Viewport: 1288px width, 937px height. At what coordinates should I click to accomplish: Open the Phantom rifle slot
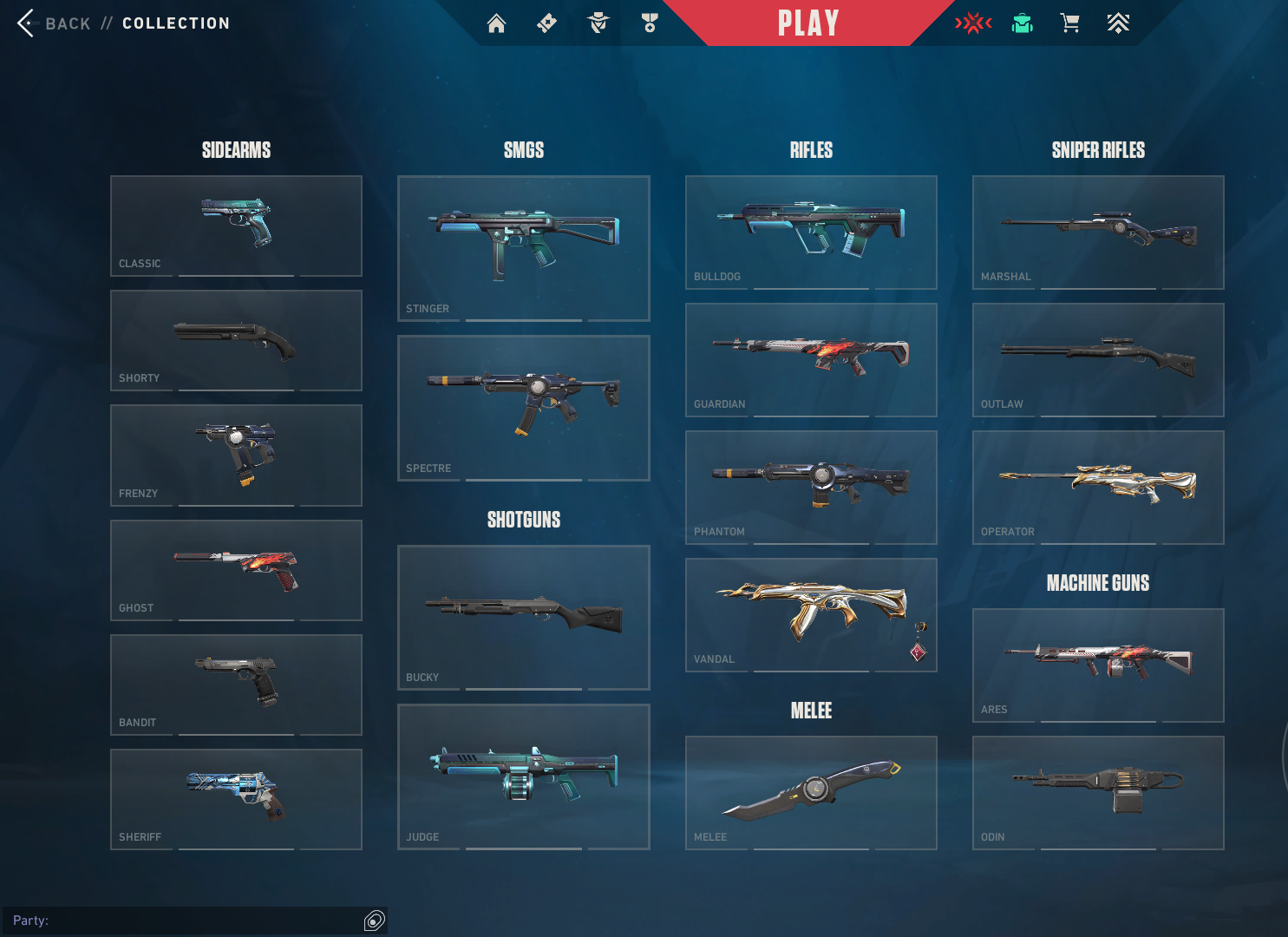pyautogui.click(x=811, y=487)
